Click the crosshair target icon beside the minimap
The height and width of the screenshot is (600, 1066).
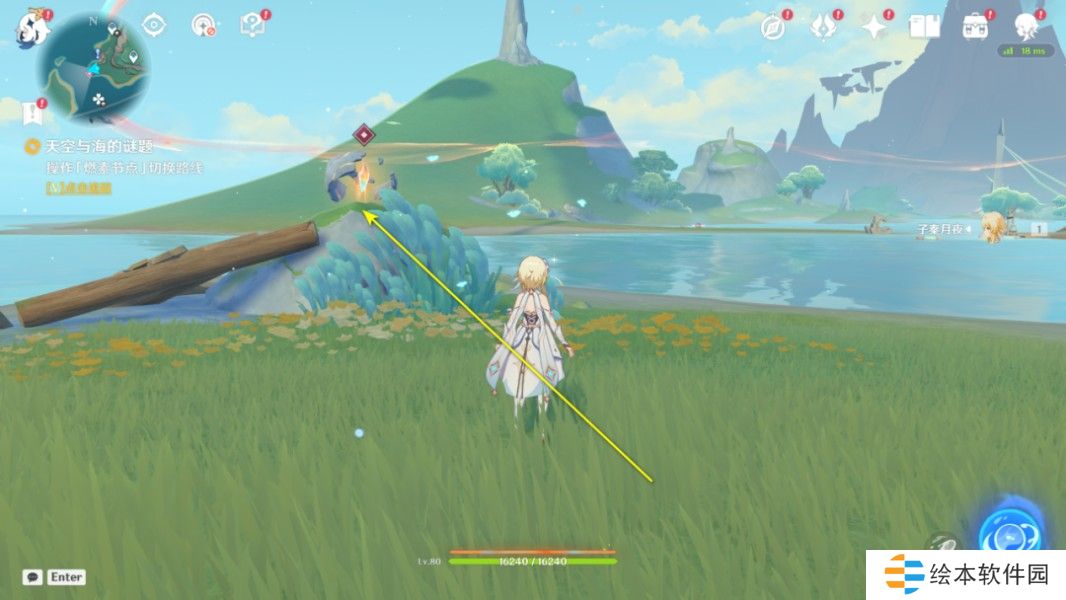tap(154, 25)
